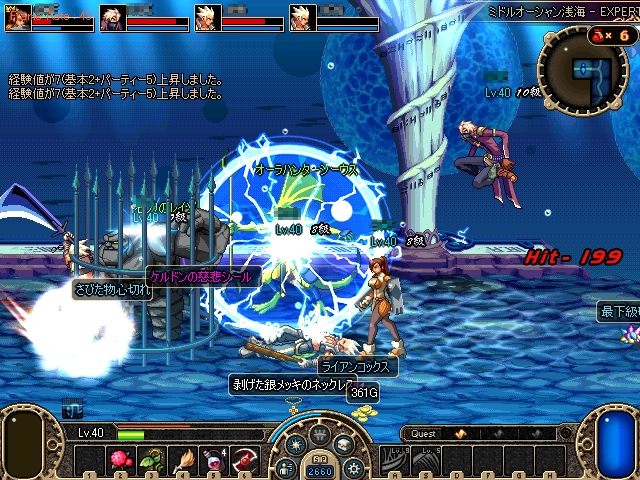Open the character info round button

pos(285,466)
